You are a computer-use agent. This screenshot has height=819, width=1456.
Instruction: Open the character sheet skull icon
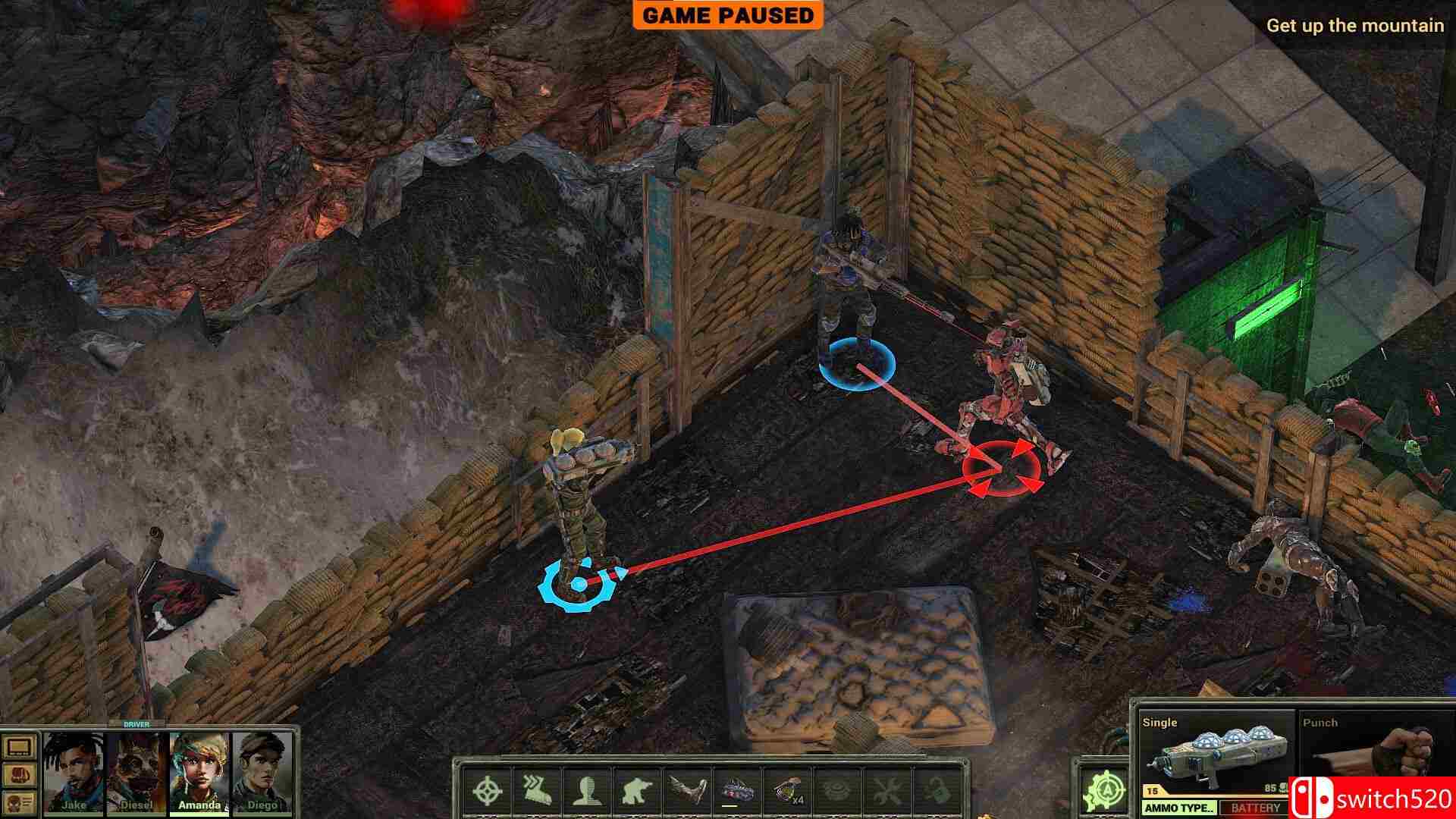coord(18,804)
